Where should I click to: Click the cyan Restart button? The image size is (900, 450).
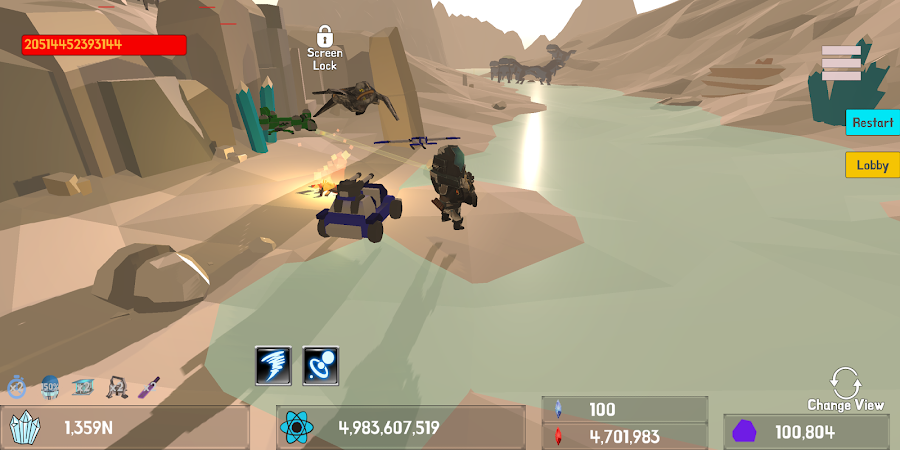tap(872, 122)
